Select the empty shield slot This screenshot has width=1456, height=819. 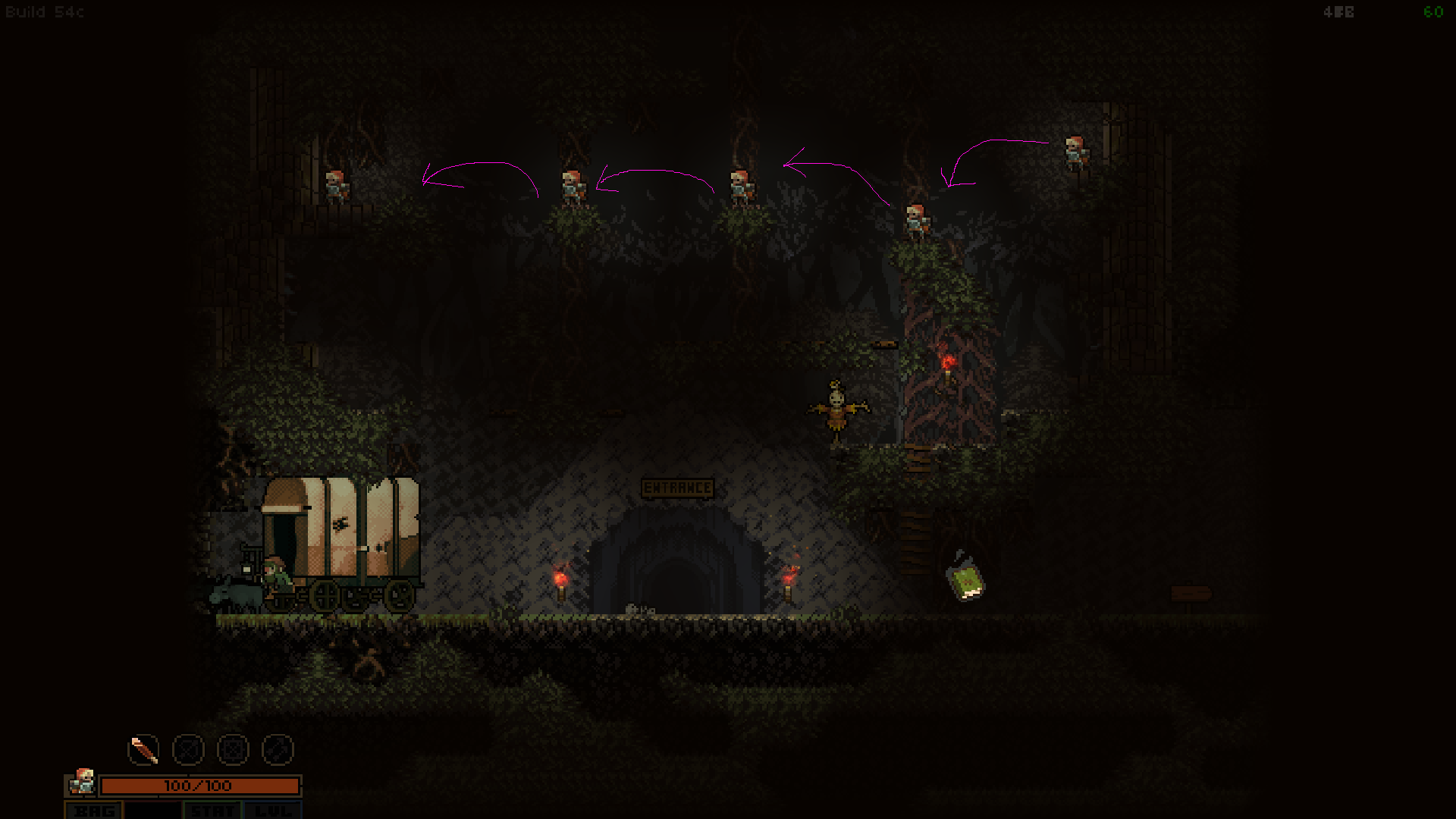(233, 749)
